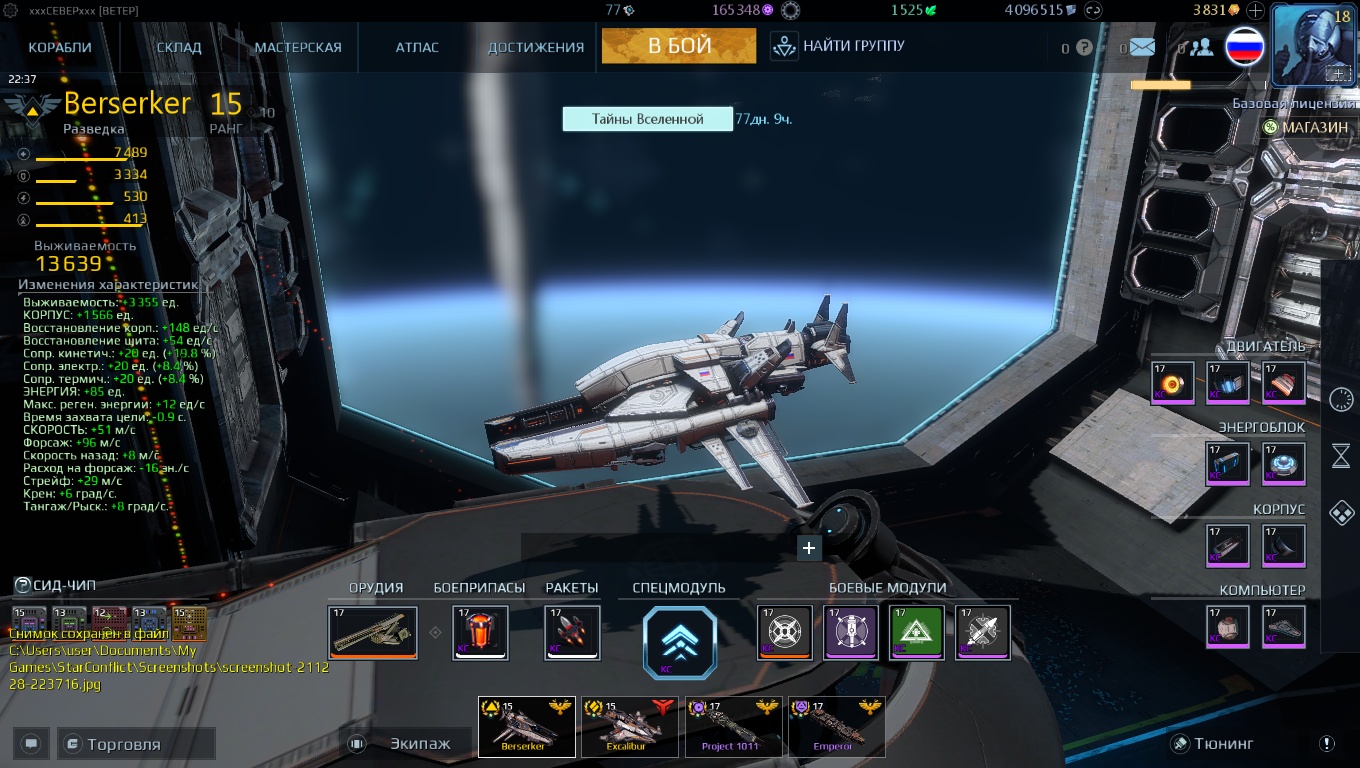Click the Russian flag language icon
The height and width of the screenshot is (768, 1360).
click(x=1244, y=46)
